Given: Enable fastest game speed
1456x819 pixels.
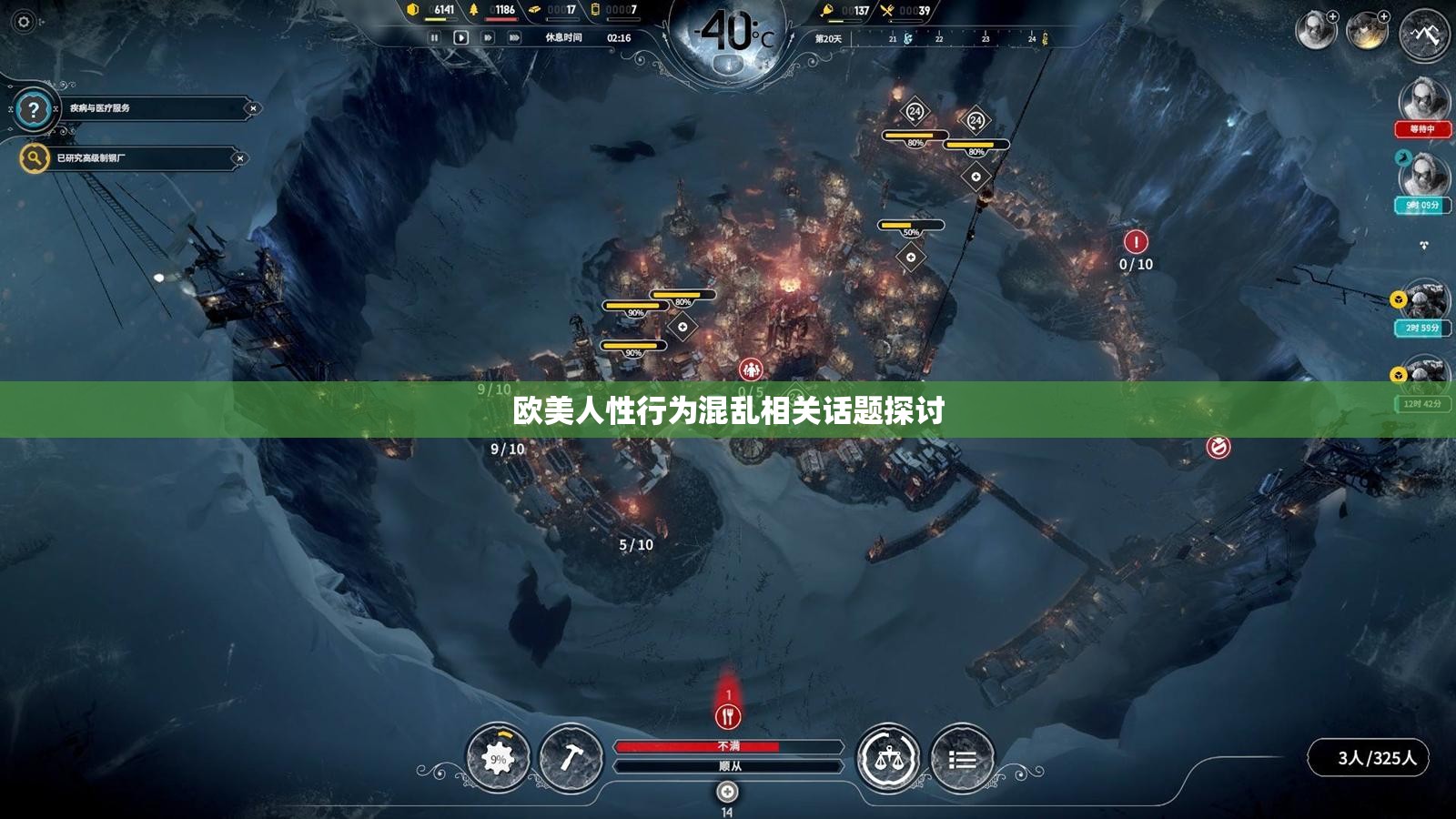Looking at the screenshot, I should (x=514, y=37).
